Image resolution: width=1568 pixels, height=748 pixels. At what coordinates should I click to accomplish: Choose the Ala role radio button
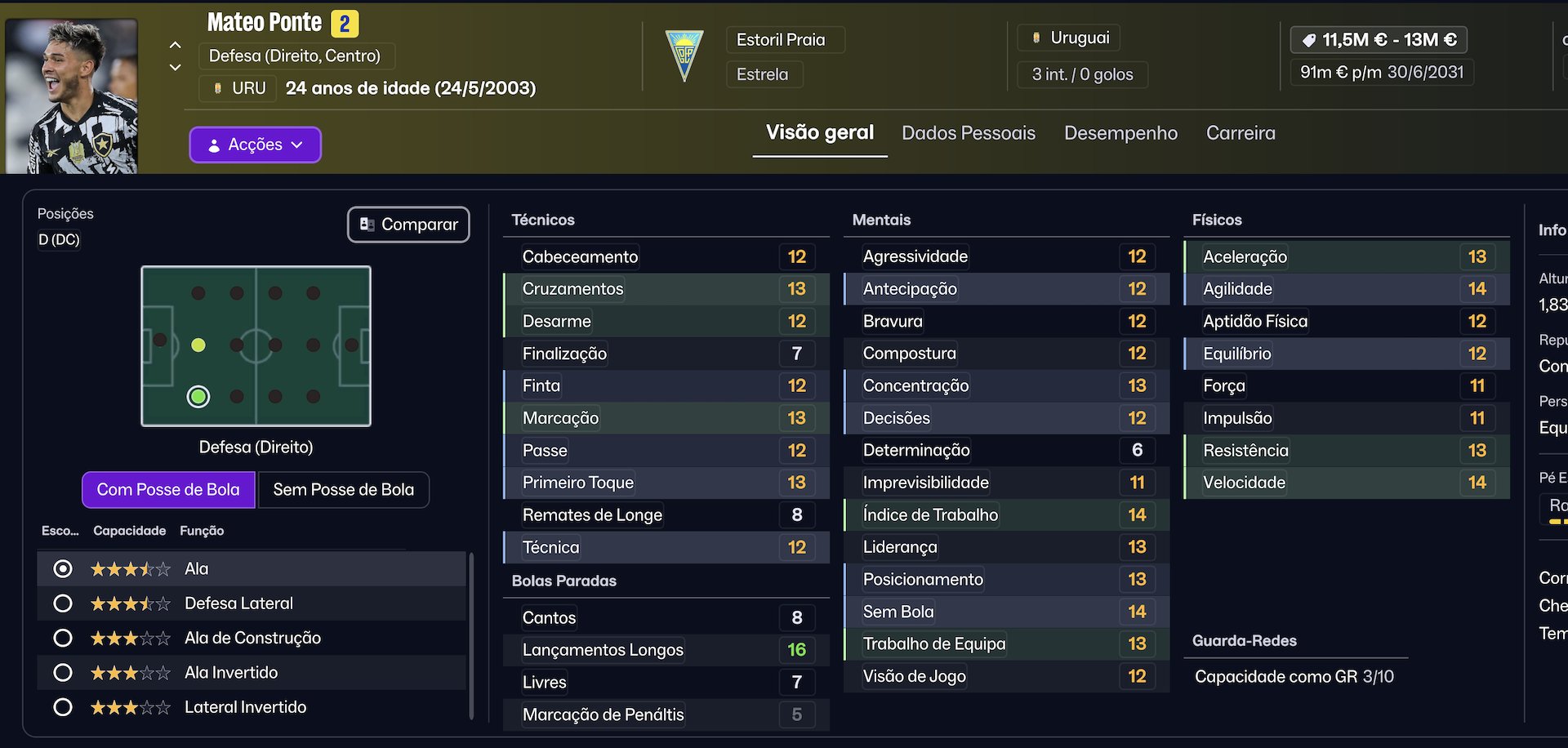pos(63,569)
